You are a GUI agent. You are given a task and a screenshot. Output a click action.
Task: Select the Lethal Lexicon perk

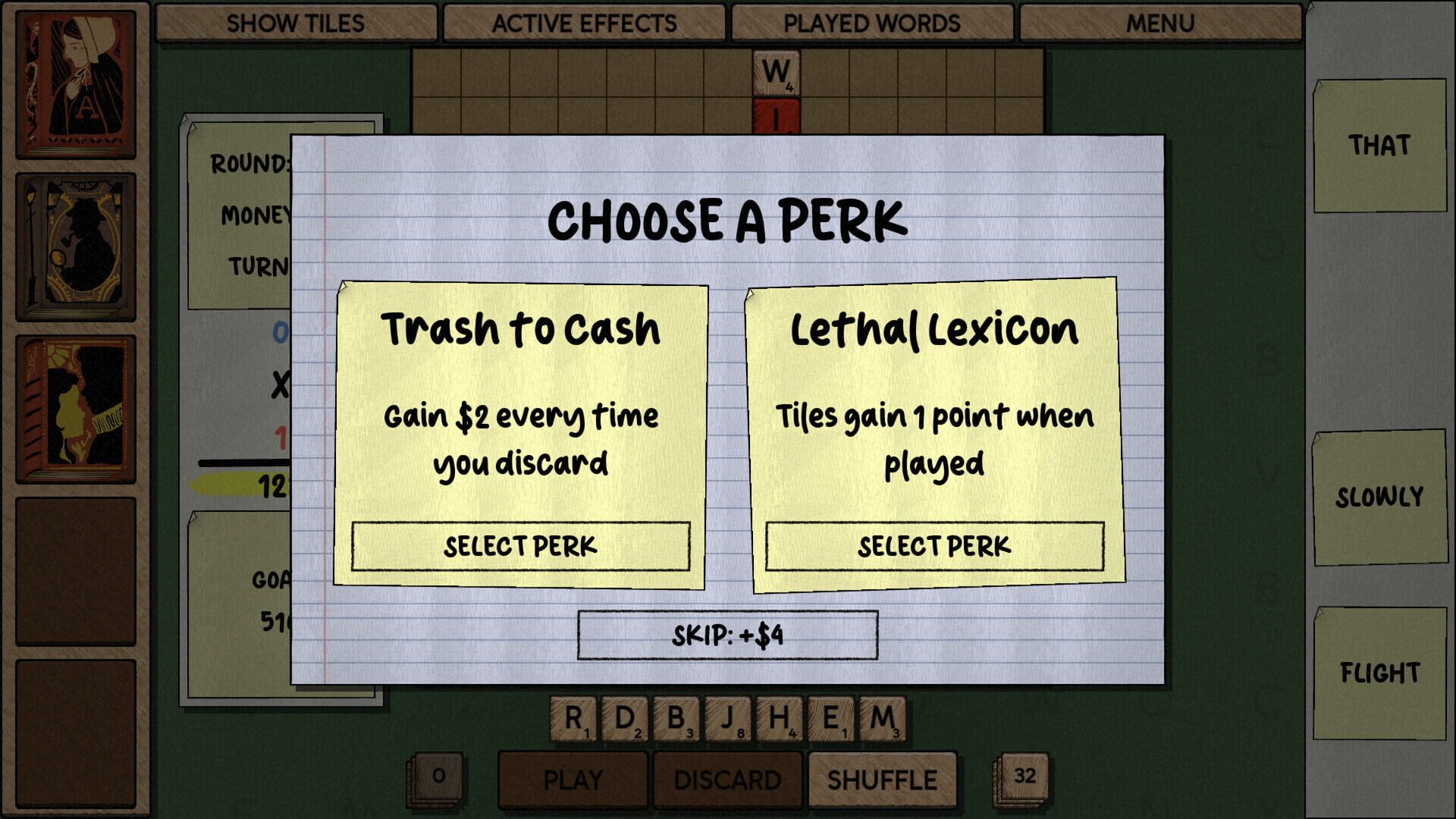[934, 544]
